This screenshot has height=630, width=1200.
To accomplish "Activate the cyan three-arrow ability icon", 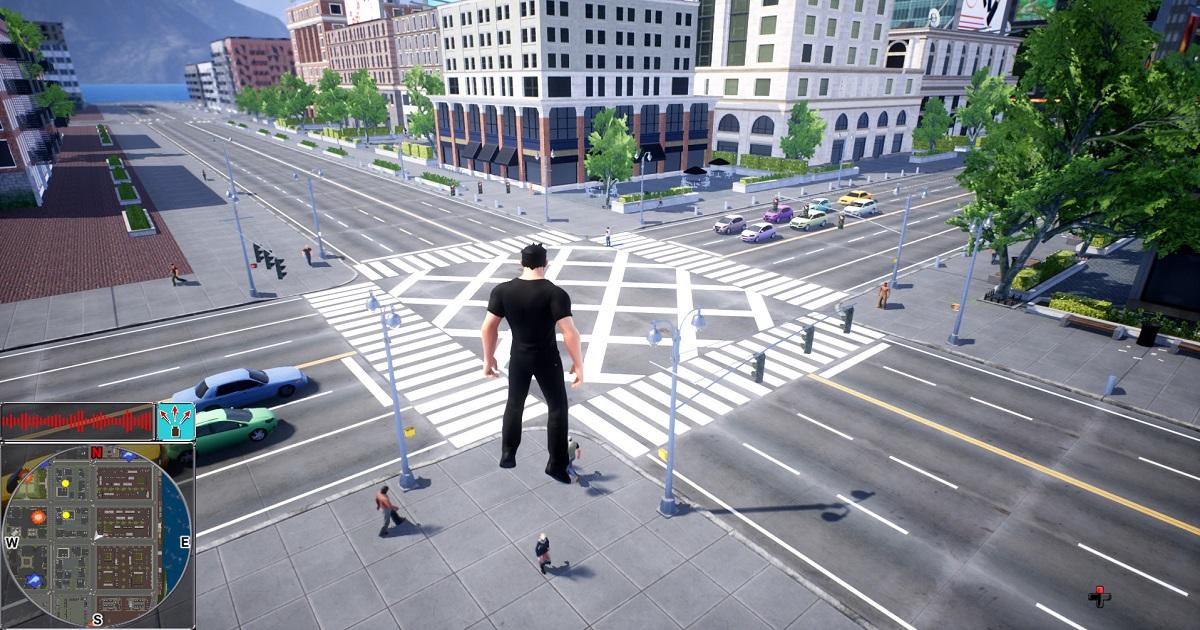I will 176,421.
